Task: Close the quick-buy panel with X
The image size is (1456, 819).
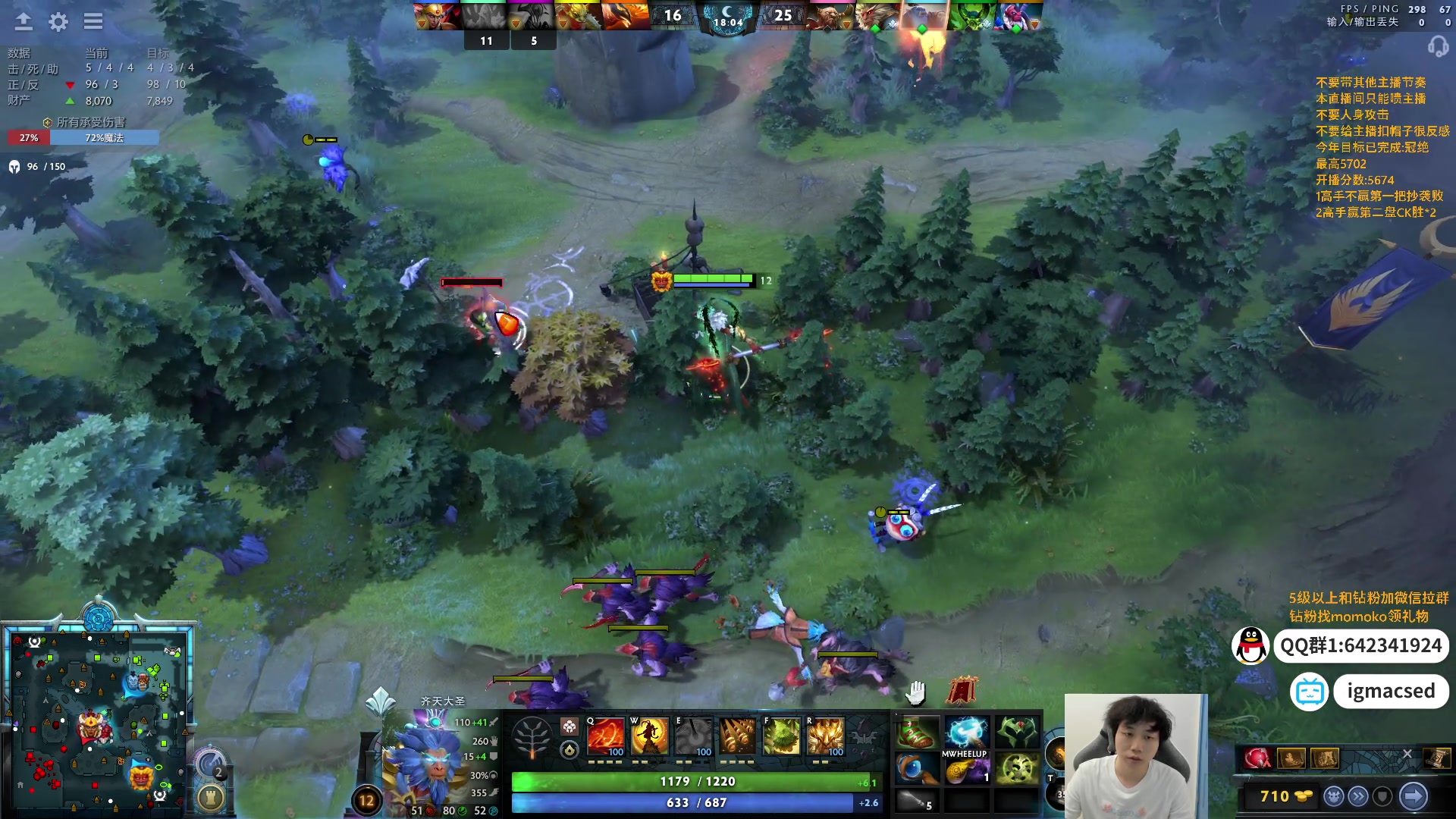Action: point(1407,754)
